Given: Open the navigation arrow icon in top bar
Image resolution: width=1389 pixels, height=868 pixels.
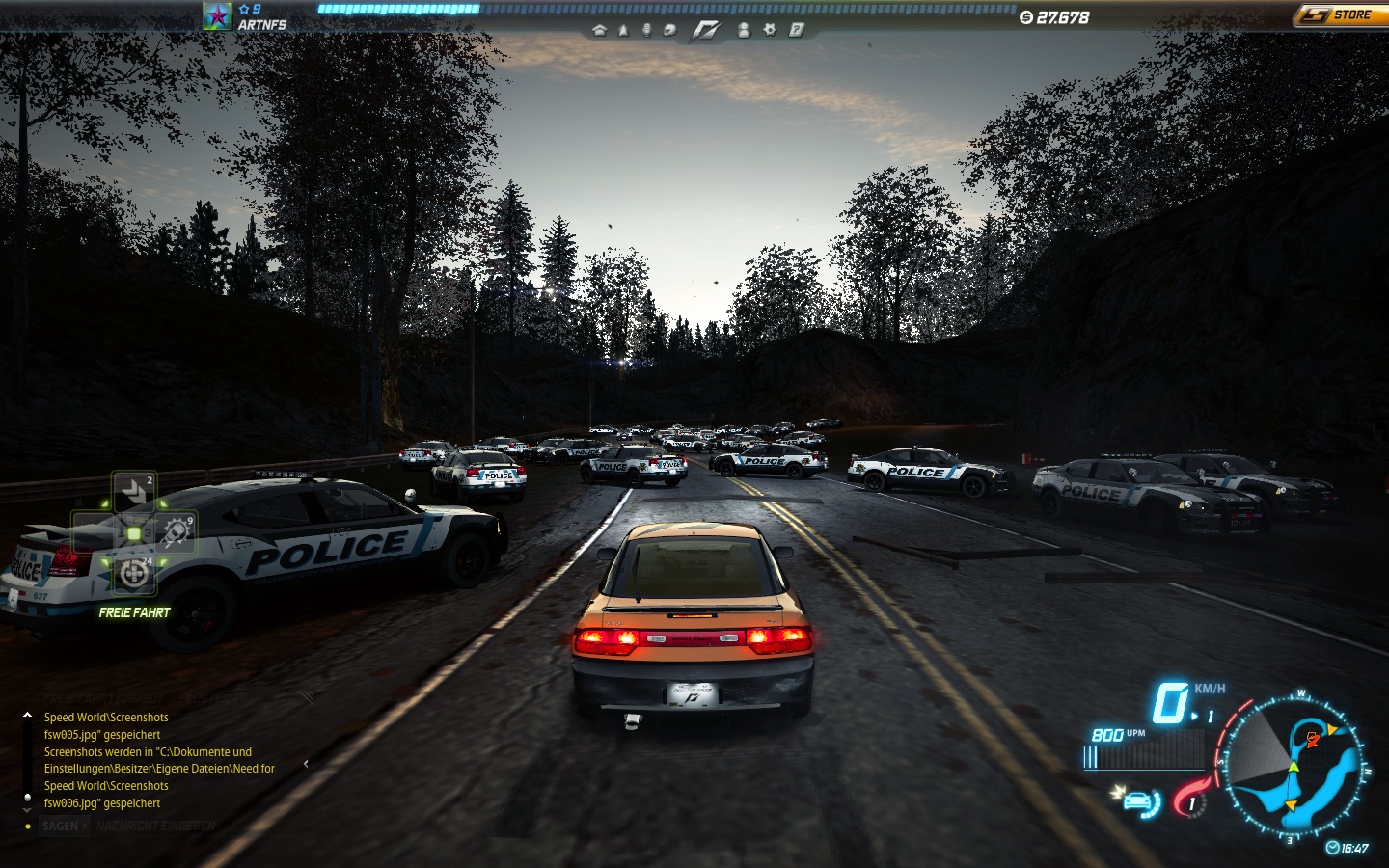Looking at the screenshot, I should click(623, 30).
